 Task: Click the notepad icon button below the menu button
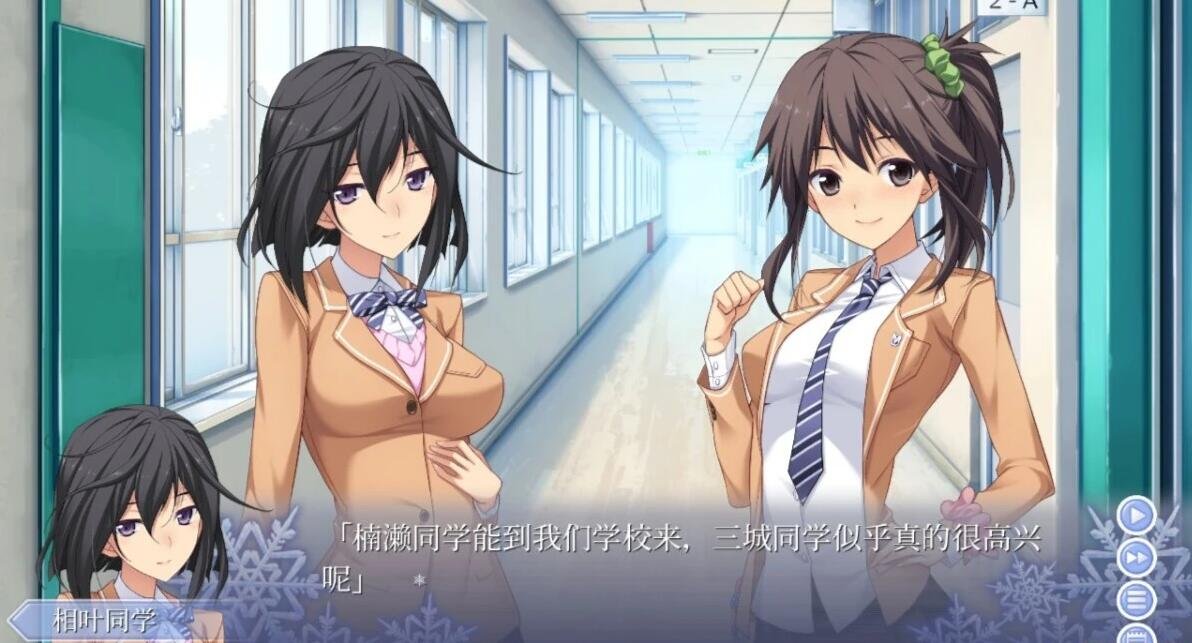pyautogui.click(x=1136, y=635)
